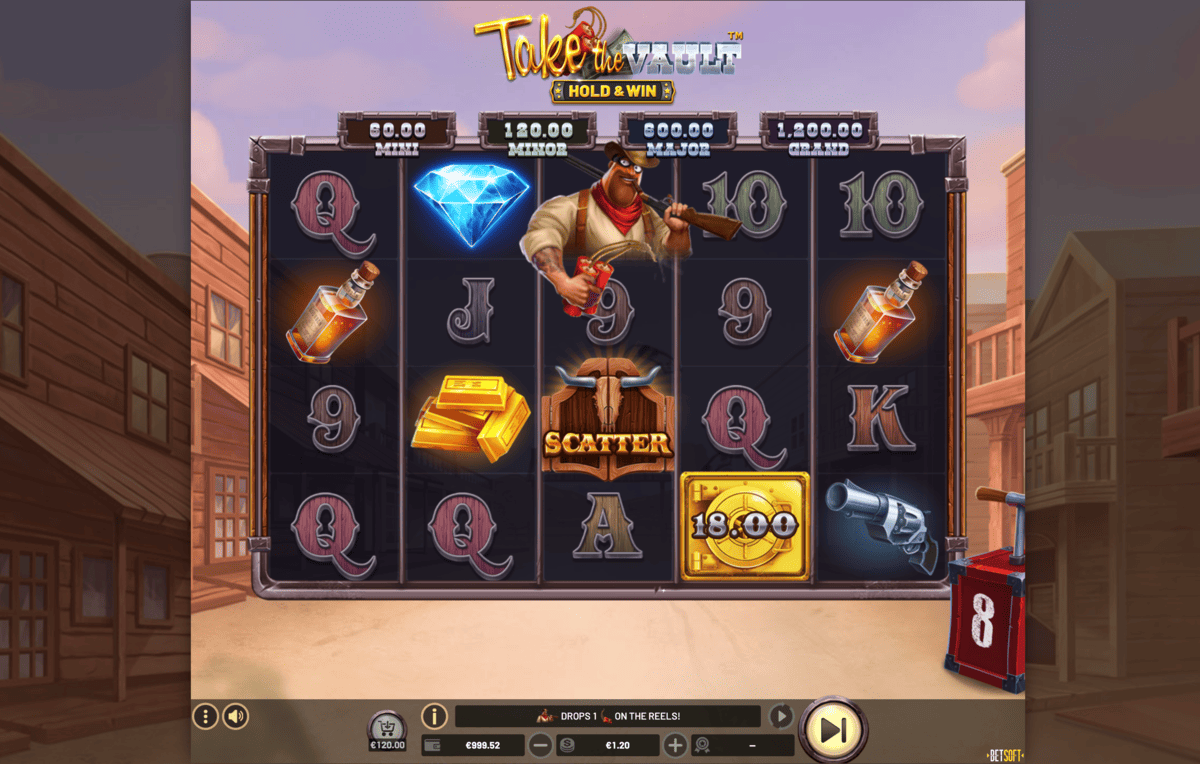Show the game info paytable
The height and width of the screenshot is (764, 1200).
click(434, 716)
